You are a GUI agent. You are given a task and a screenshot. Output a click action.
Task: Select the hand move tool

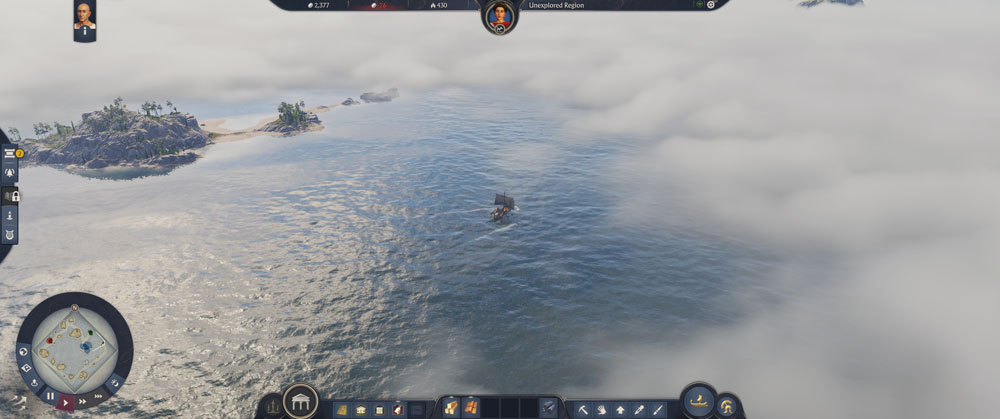pyautogui.click(x=602, y=408)
